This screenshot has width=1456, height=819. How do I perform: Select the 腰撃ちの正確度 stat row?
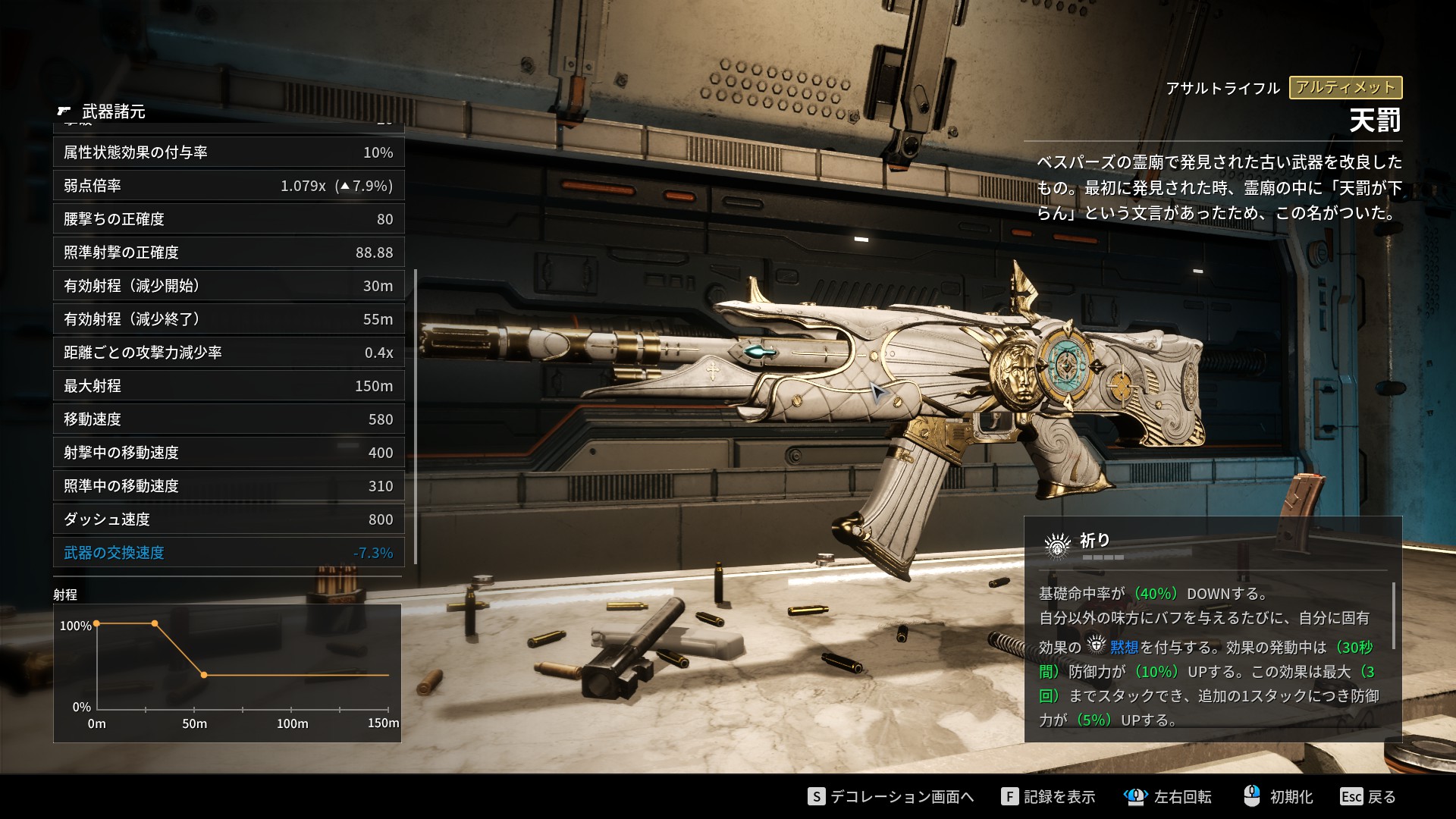pos(228,219)
